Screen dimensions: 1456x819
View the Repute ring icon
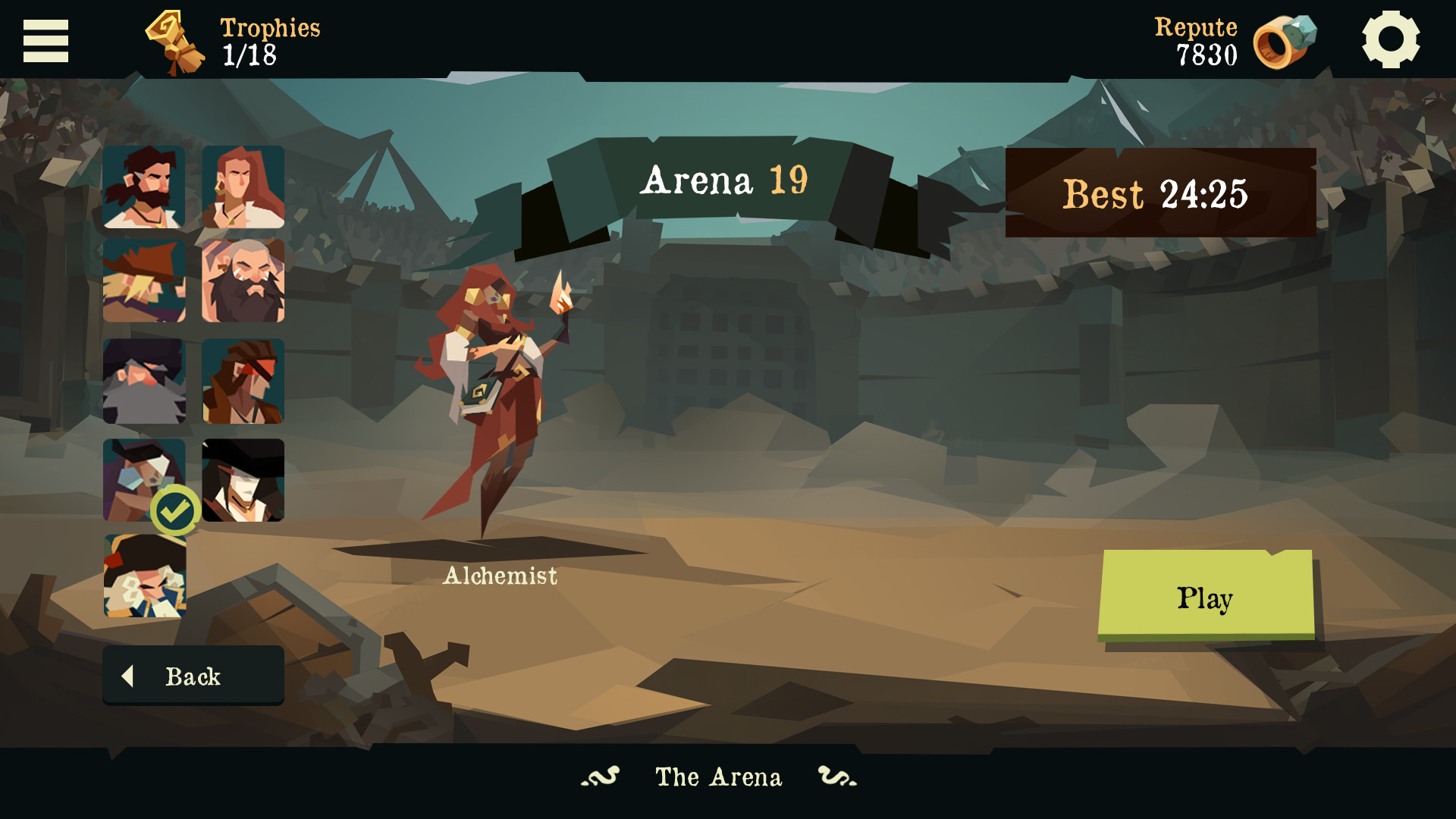point(1284,42)
